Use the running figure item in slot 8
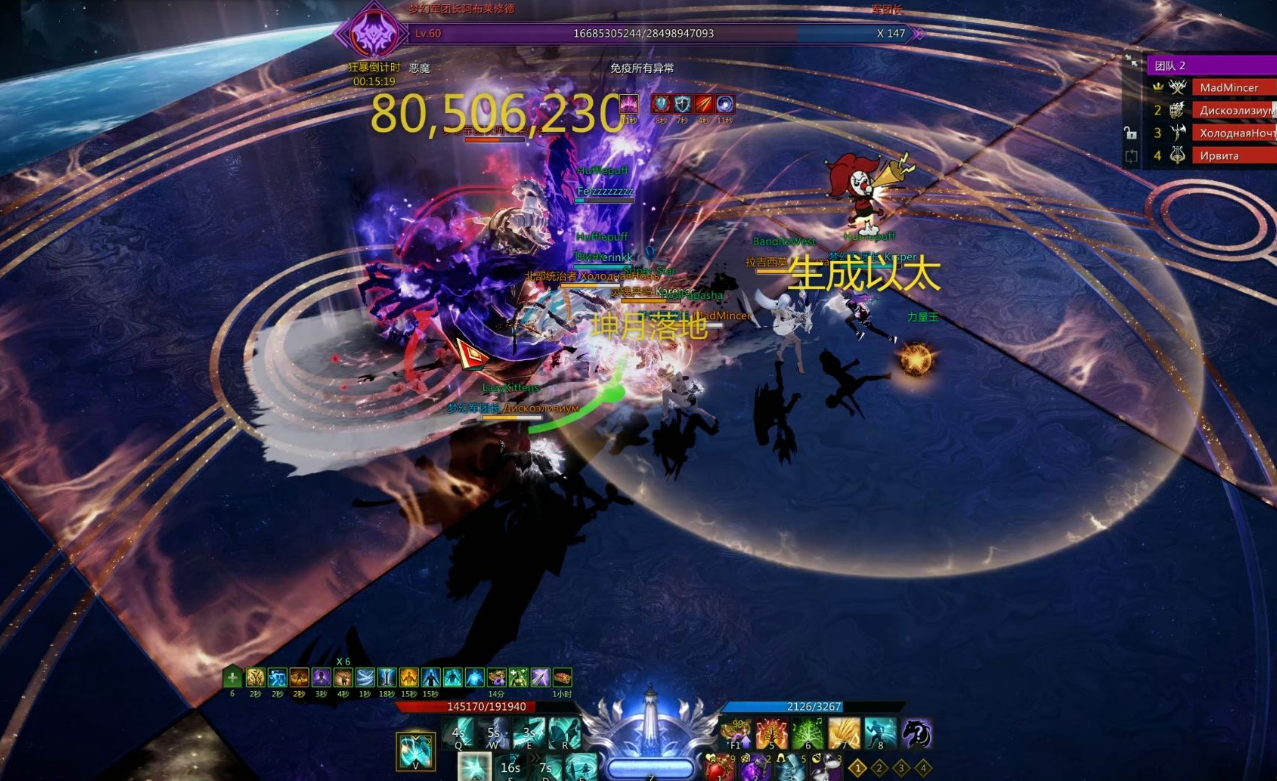 click(880, 733)
